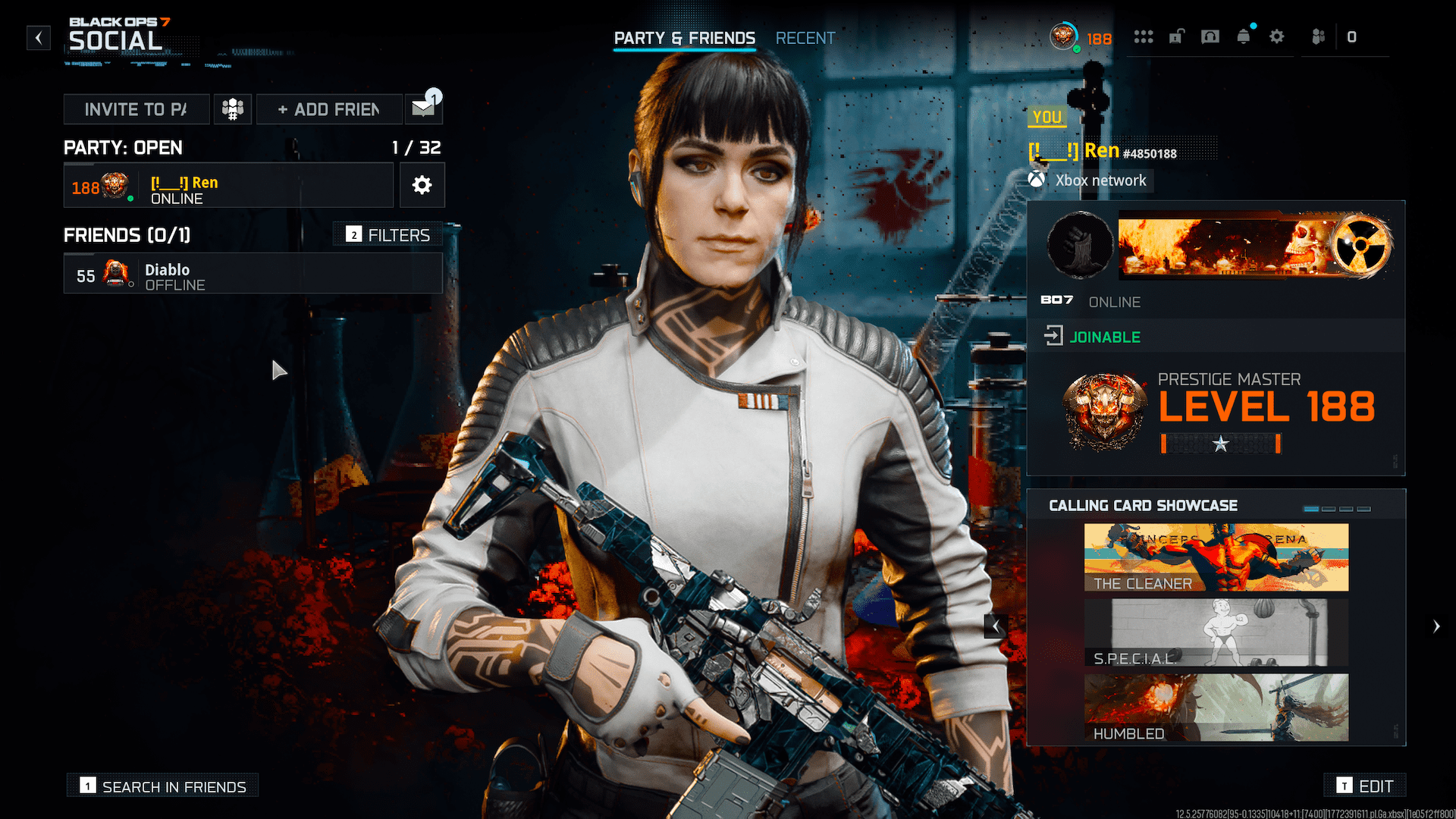This screenshot has width=1456, height=819.
Task: Select offline friend Diablo
Action: tap(253, 274)
